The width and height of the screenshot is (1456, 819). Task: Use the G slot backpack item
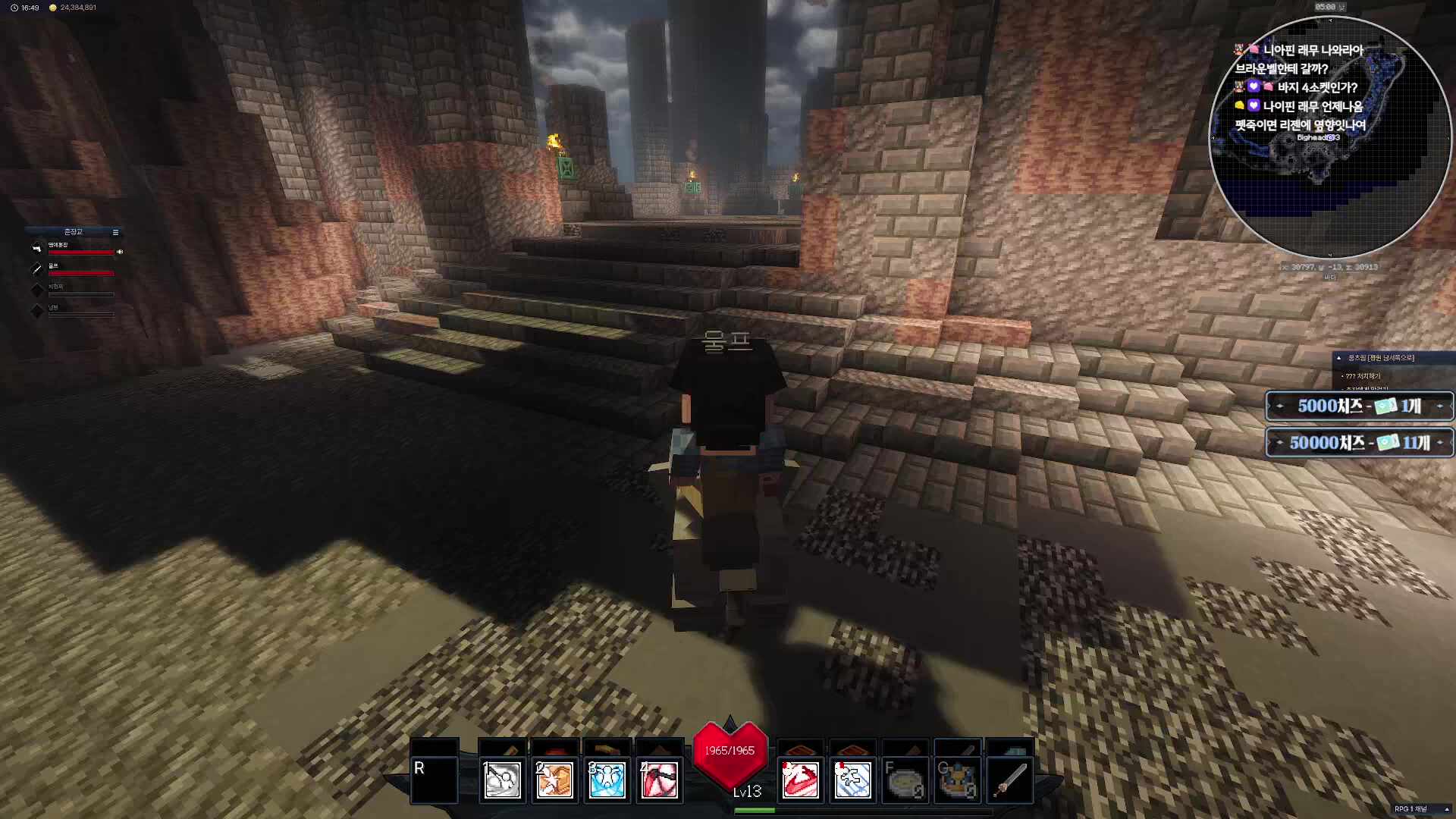pyautogui.click(x=957, y=780)
